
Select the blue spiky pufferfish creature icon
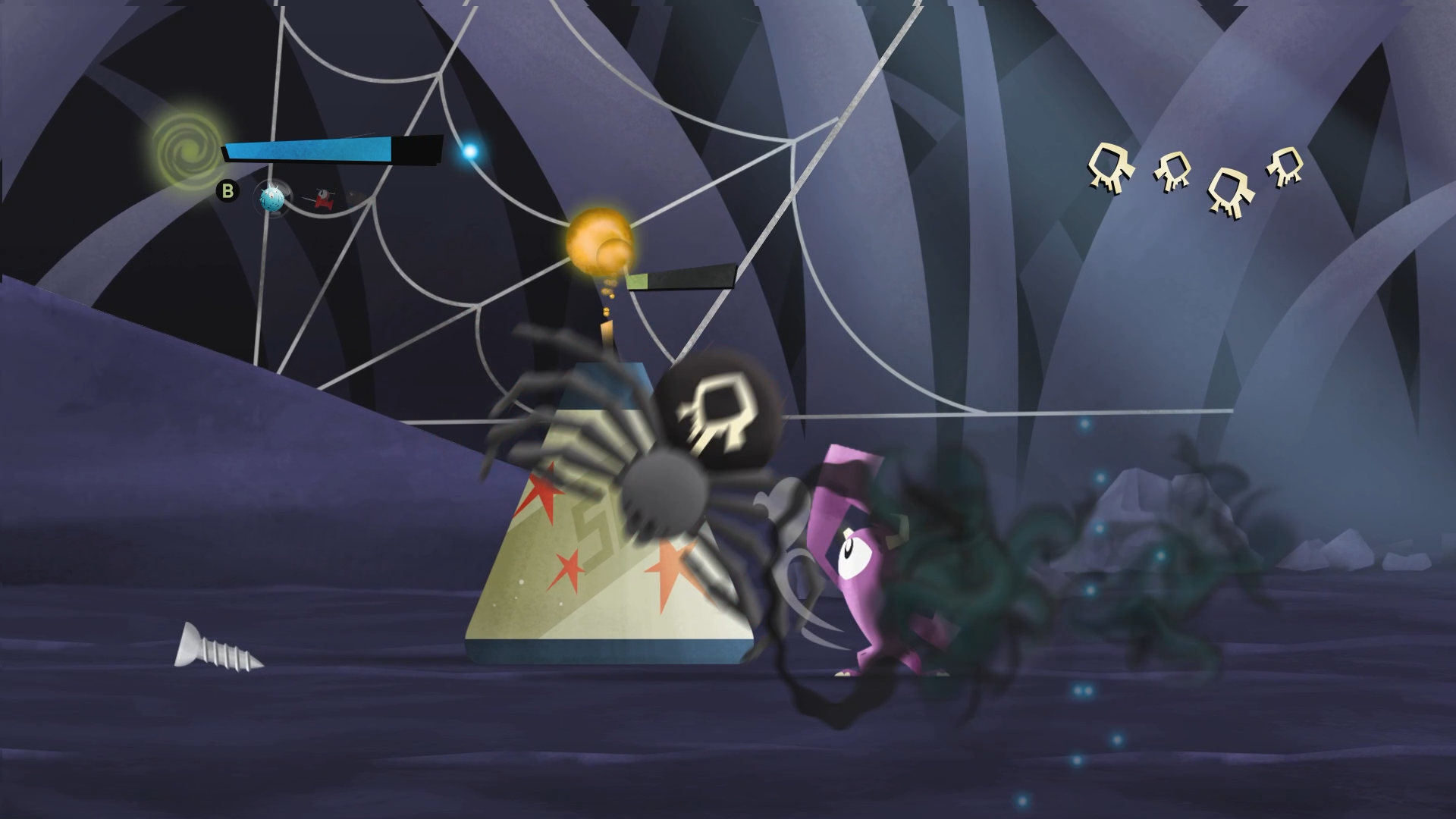(x=271, y=199)
